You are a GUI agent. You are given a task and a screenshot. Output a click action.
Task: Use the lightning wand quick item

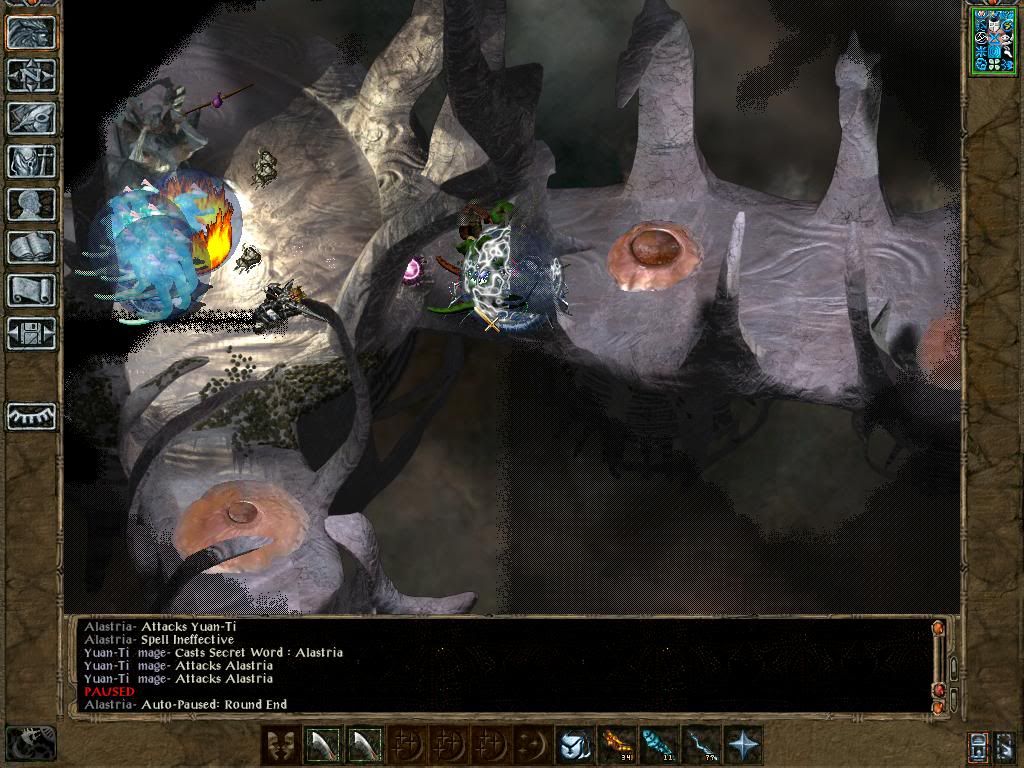tap(701, 745)
